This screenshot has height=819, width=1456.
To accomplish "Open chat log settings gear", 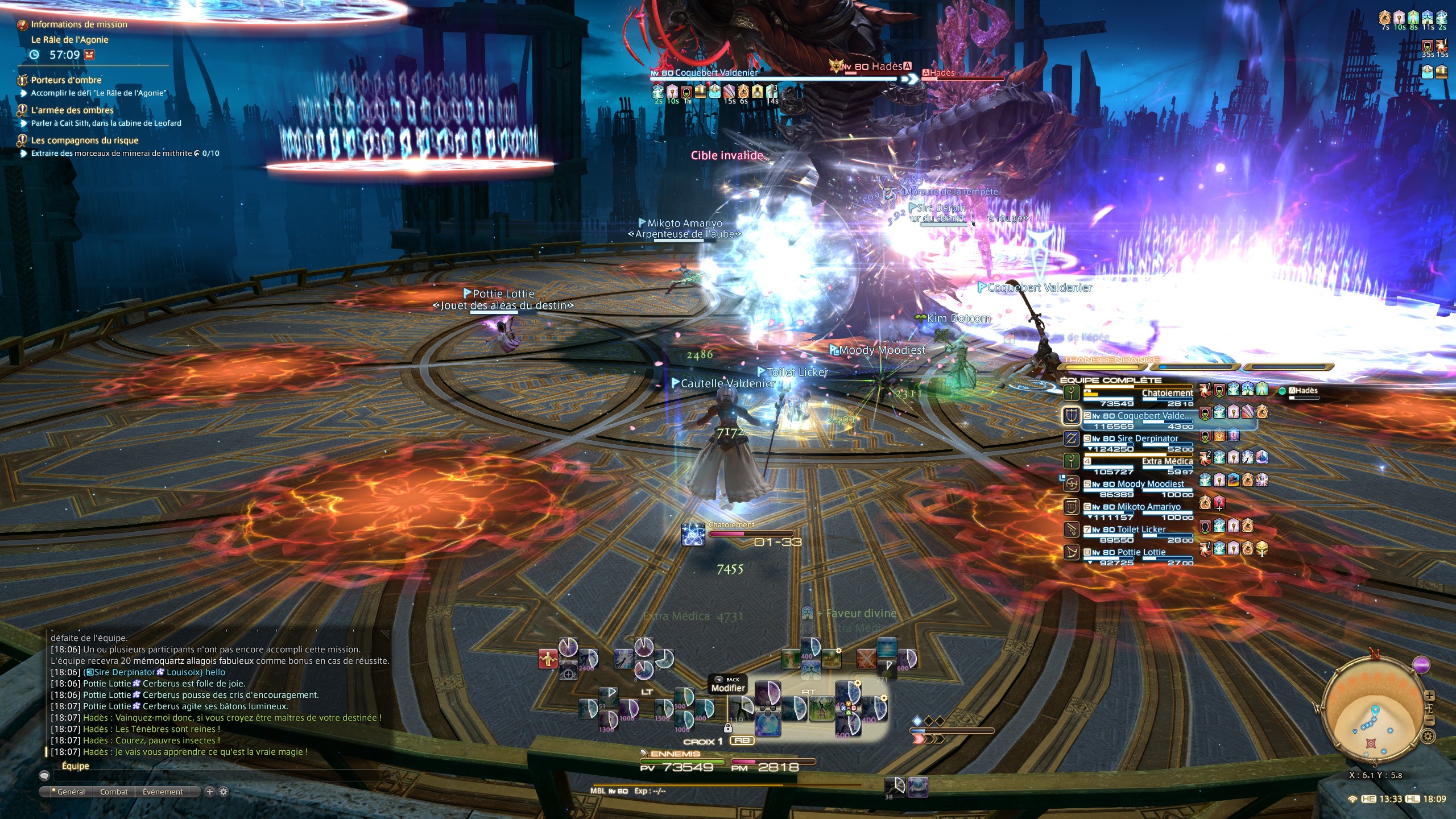I will (x=224, y=792).
